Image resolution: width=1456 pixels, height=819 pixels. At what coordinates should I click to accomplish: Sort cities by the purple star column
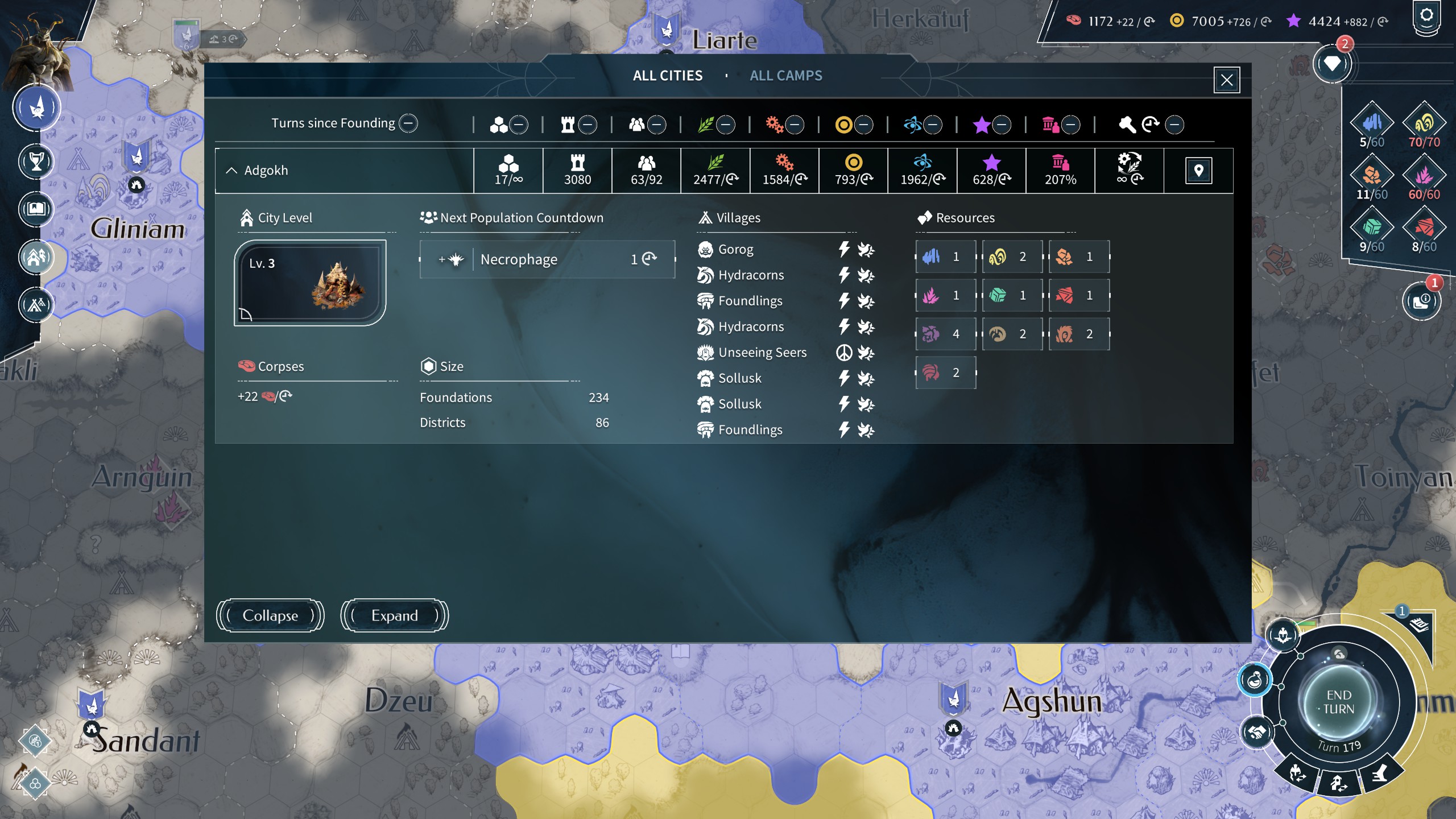pos(1001,125)
